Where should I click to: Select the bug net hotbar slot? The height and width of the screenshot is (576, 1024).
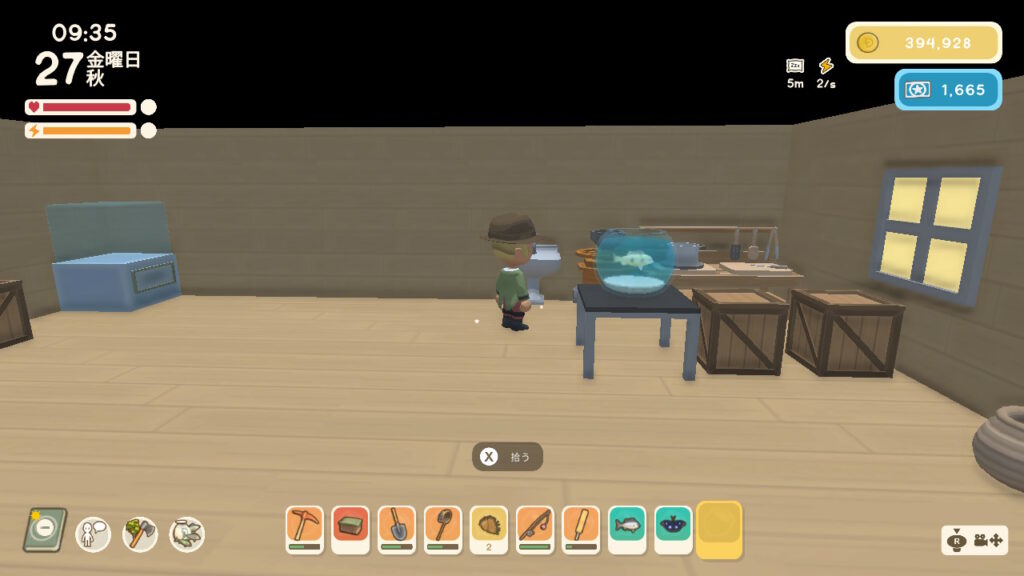[442, 528]
